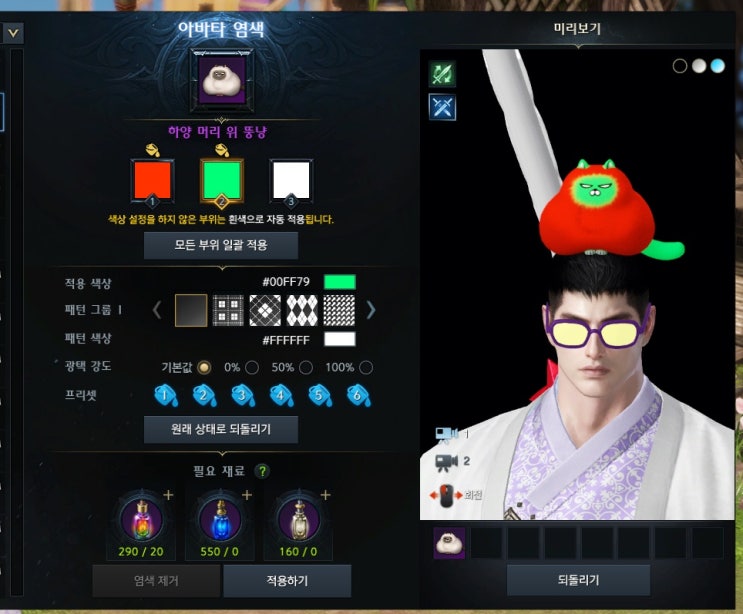The width and height of the screenshot is (743, 614).
Task: Click the 염색 제거 button
Action: coord(157,580)
